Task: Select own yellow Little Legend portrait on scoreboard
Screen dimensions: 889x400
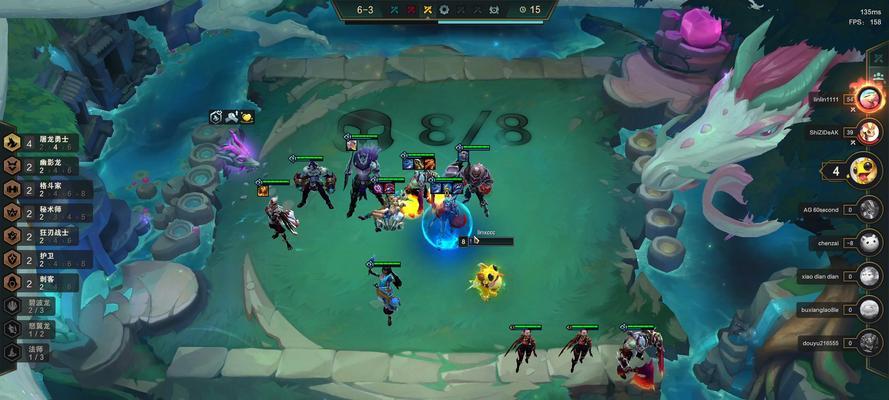Action: [x=860, y=170]
